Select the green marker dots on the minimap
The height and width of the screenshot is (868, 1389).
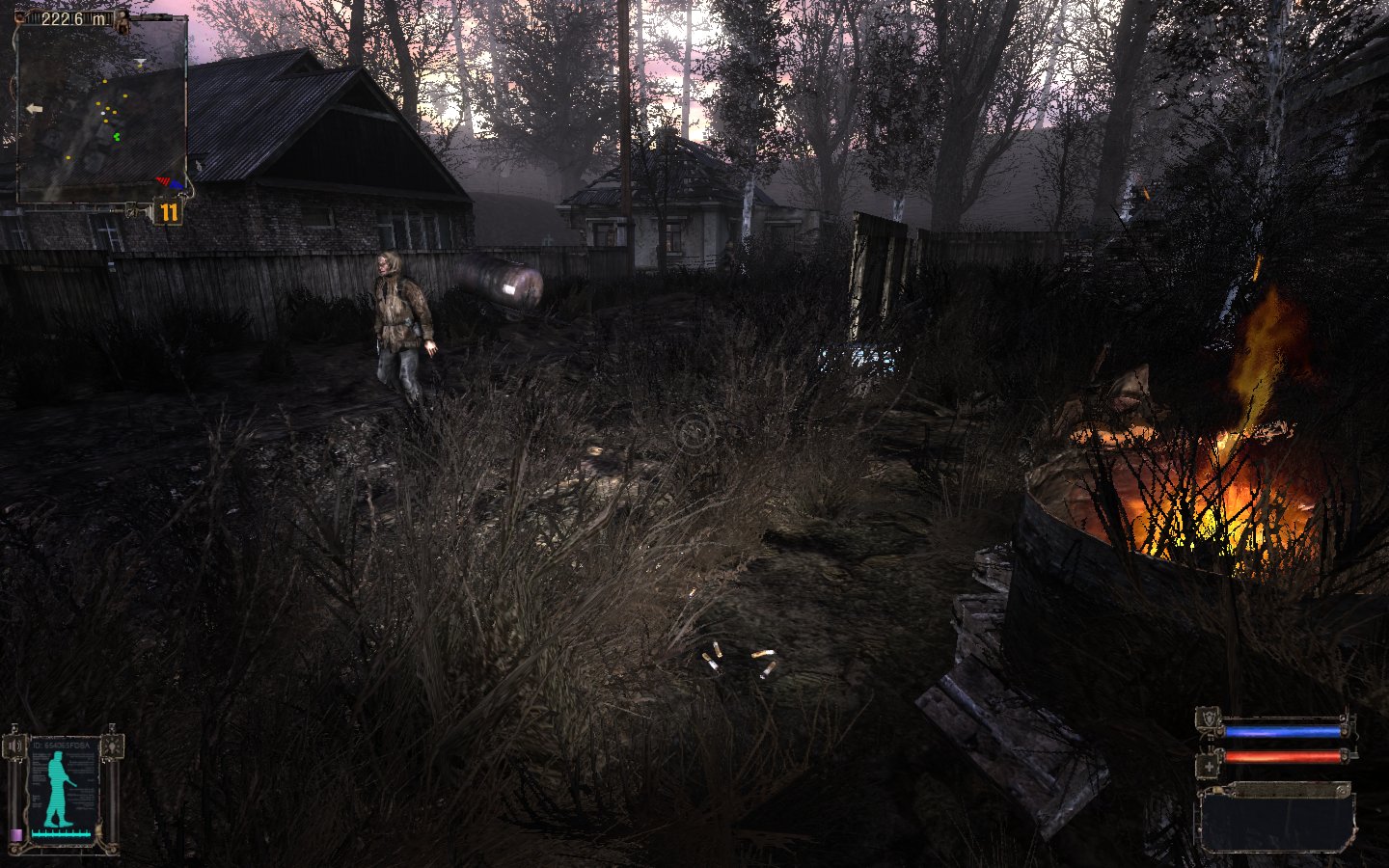coord(118,137)
